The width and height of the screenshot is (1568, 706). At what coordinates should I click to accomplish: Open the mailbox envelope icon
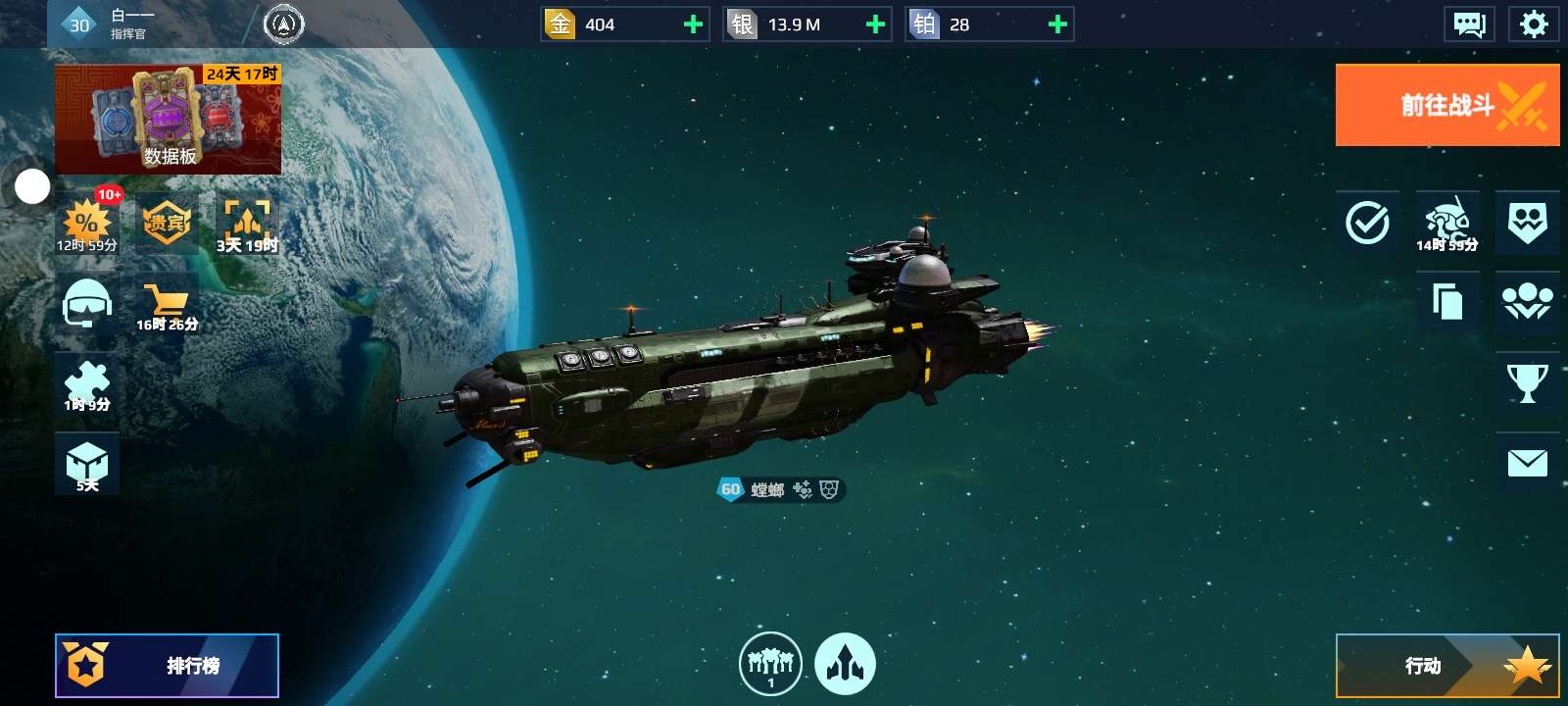[1527, 463]
